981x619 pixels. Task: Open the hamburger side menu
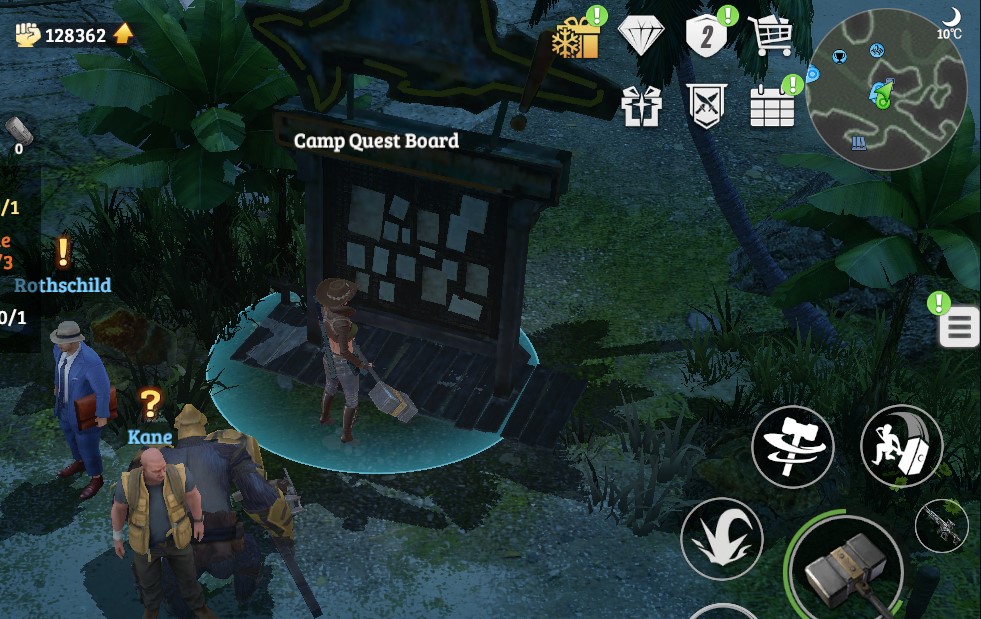pos(959,328)
